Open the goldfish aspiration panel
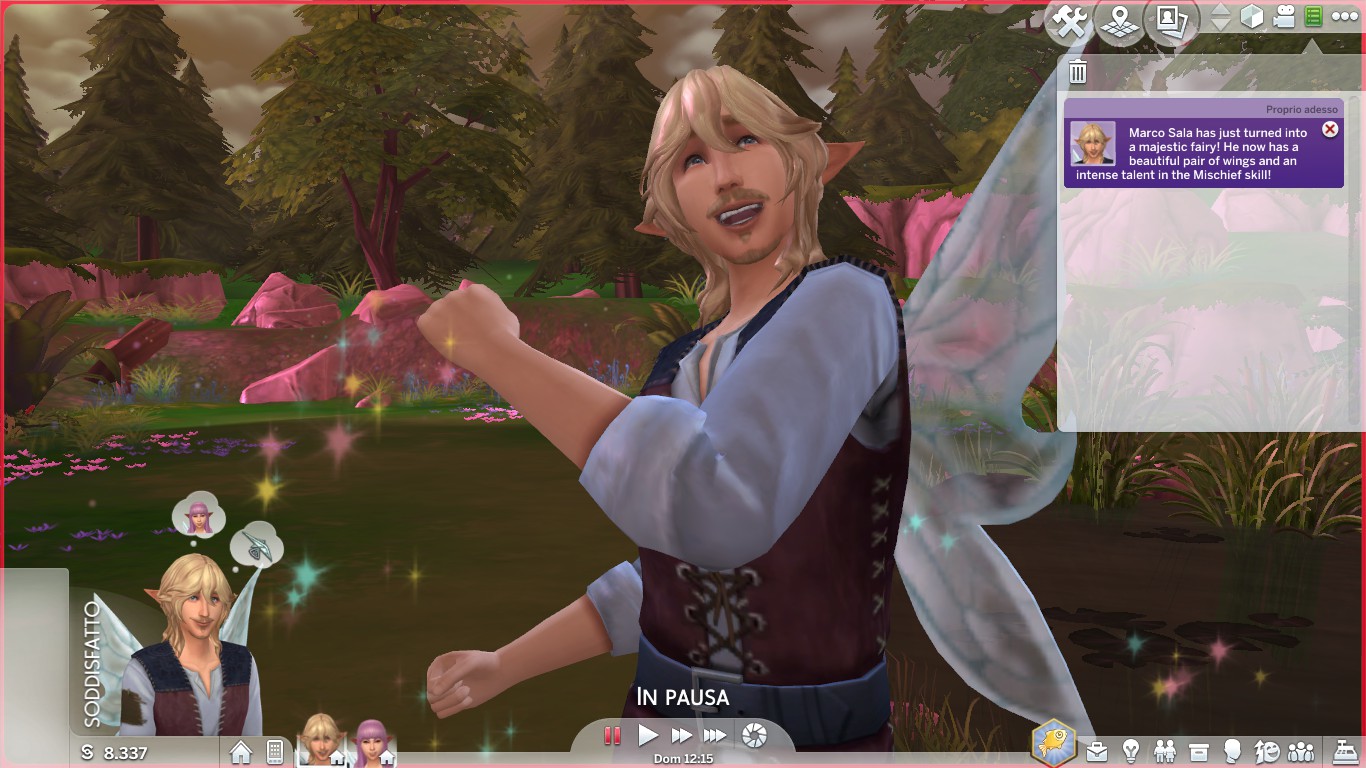The width and height of the screenshot is (1366, 768). tap(1055, 745)
